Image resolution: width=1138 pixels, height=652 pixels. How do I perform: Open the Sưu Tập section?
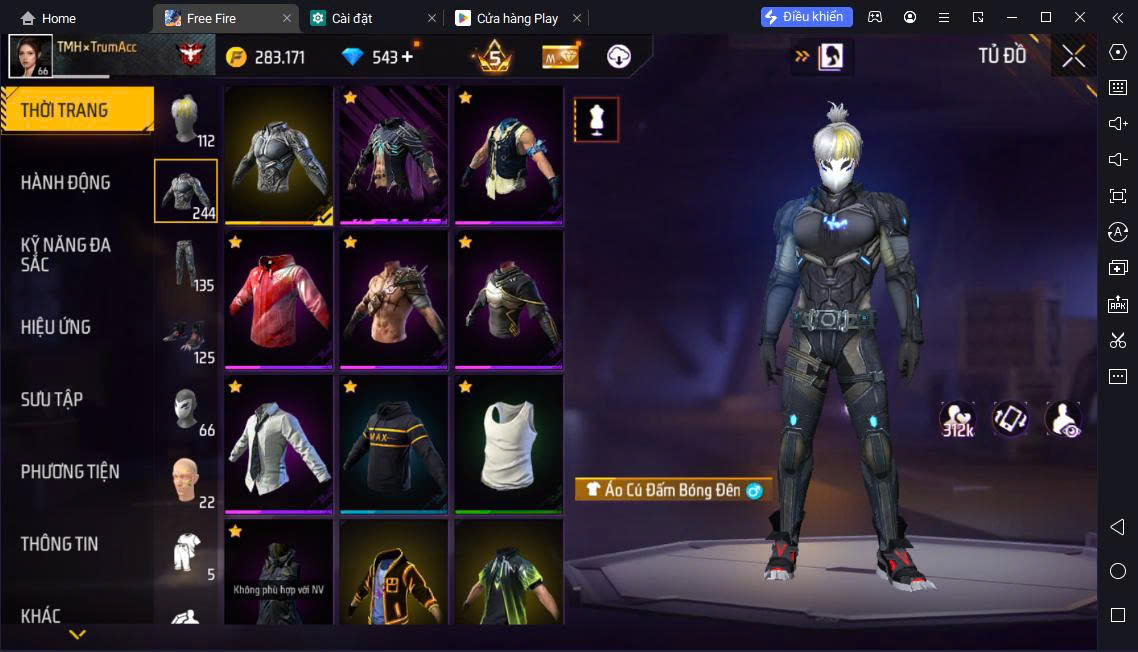52,399
